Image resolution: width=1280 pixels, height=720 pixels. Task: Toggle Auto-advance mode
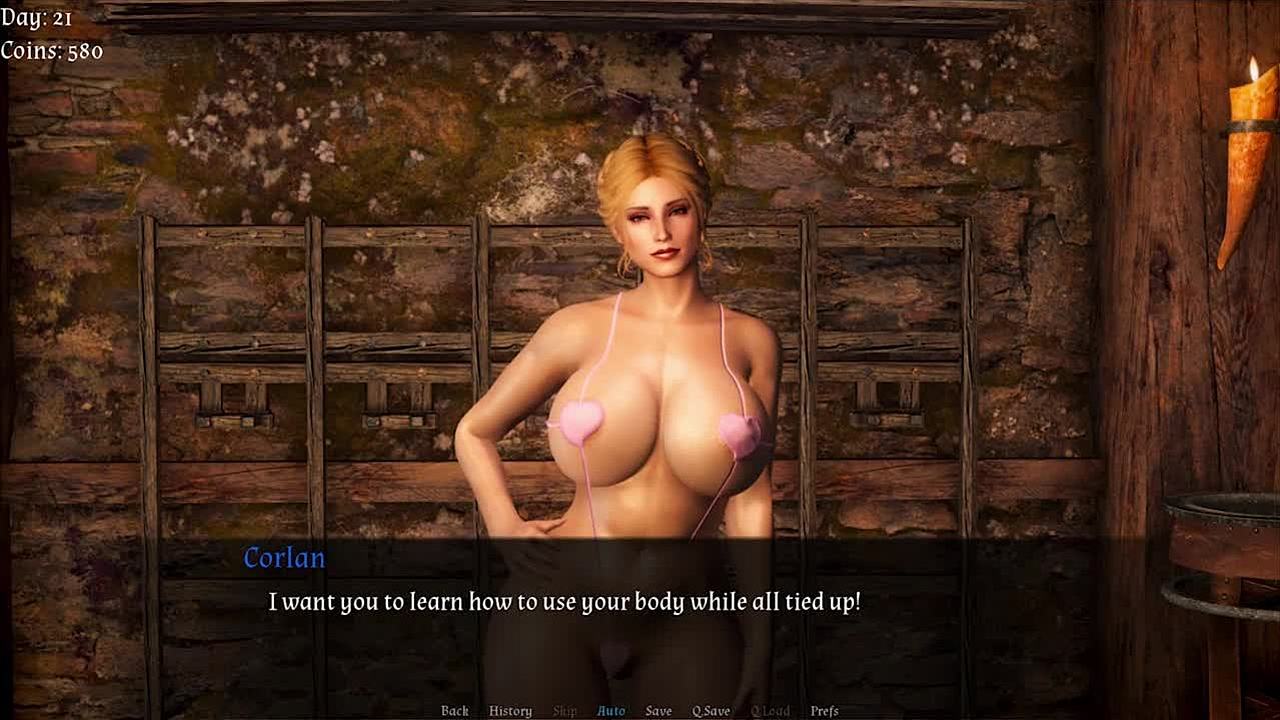pos(611,711)
